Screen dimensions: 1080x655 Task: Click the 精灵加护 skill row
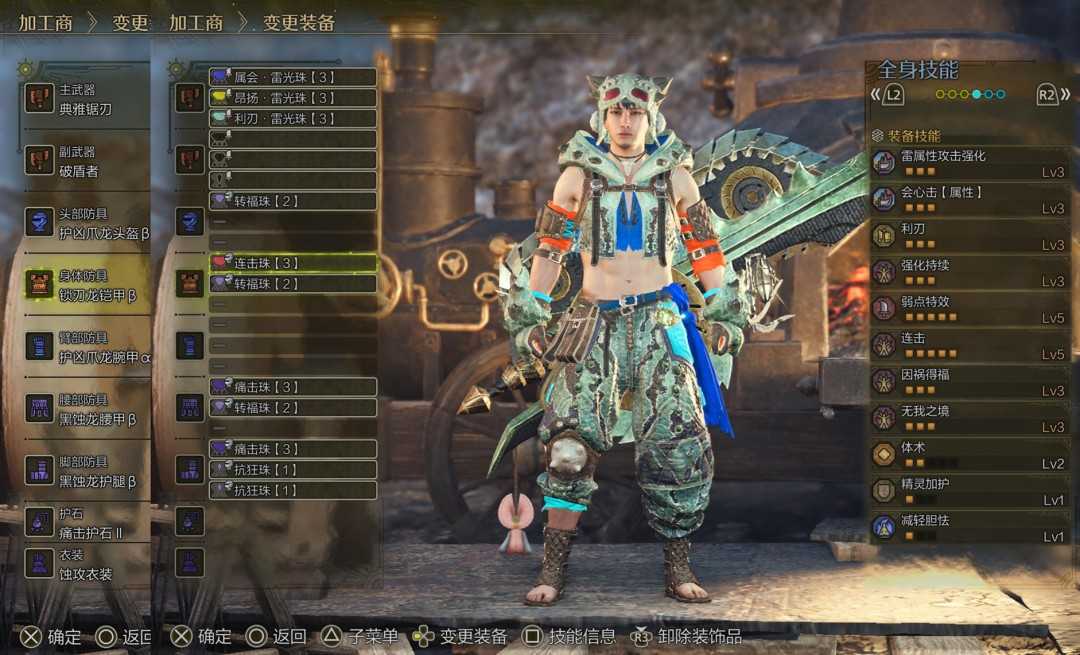coord(968,490)
